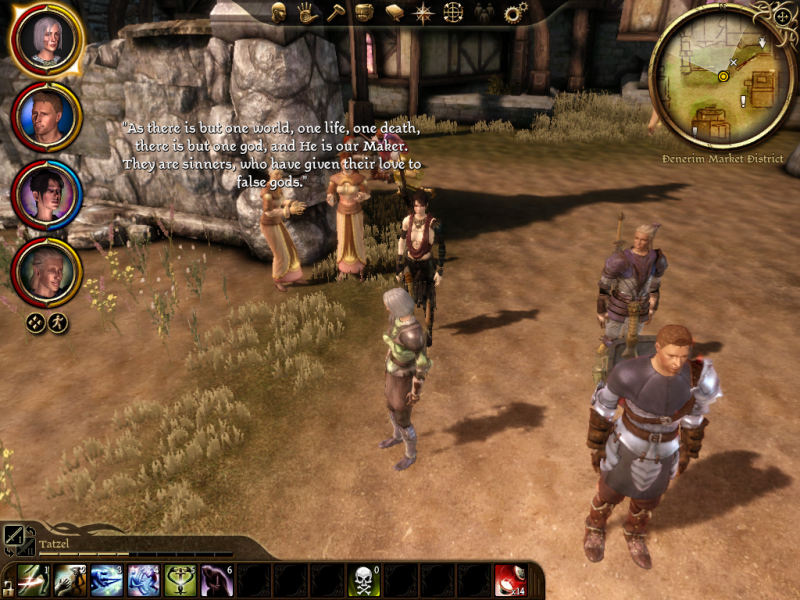The image size is (800, 600).
Task: Open the hammer icon menu
Action: click(x=336, y=13)
